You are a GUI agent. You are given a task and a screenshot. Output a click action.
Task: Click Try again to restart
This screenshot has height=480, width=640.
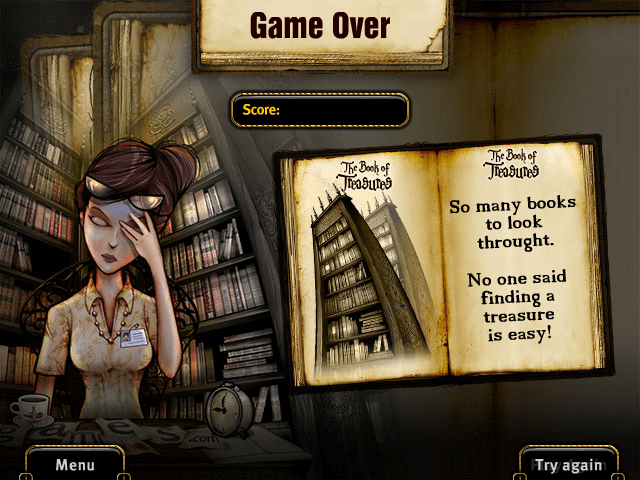click(569, 464)
